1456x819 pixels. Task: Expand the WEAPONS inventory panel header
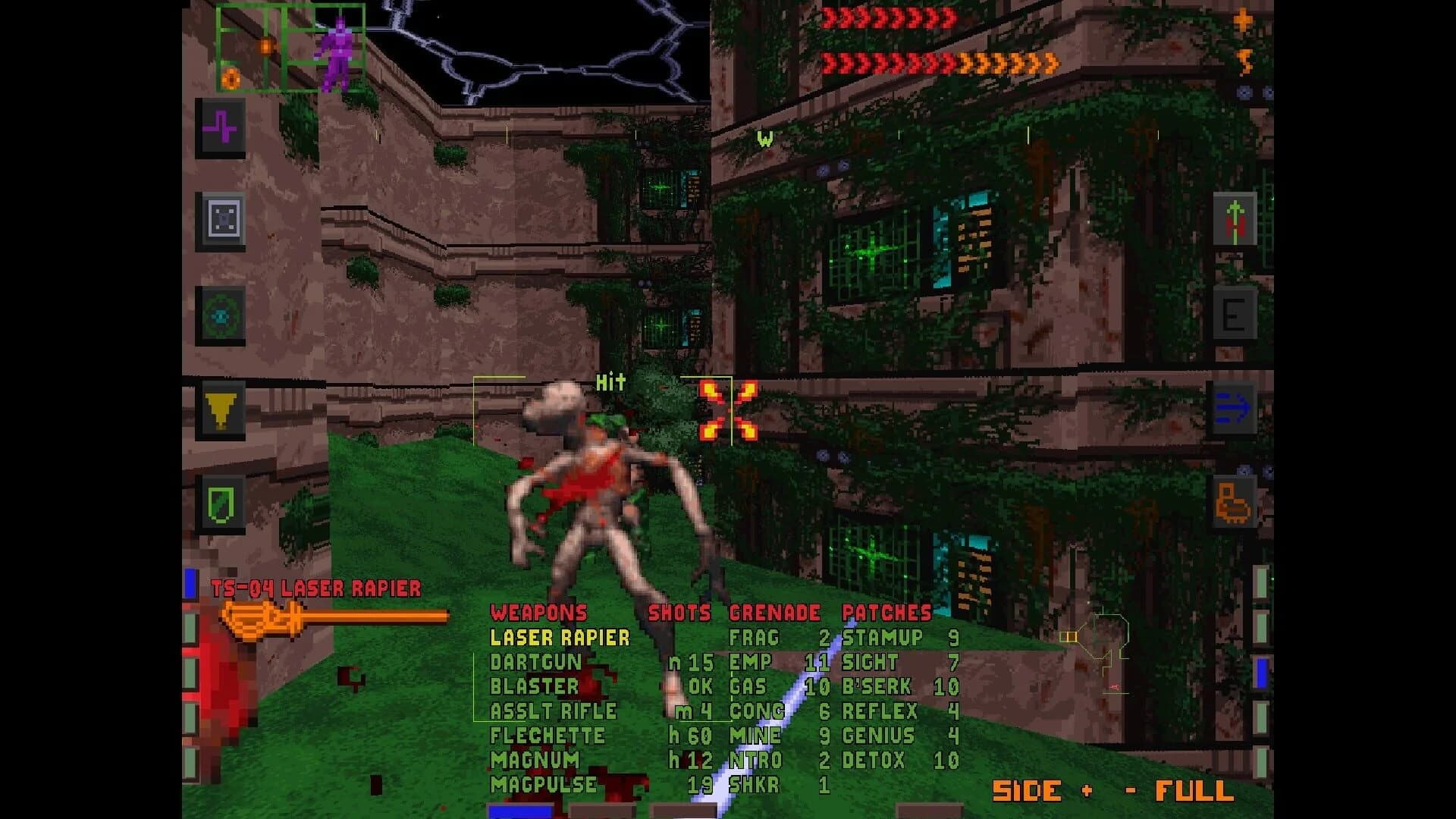[538, 613]
